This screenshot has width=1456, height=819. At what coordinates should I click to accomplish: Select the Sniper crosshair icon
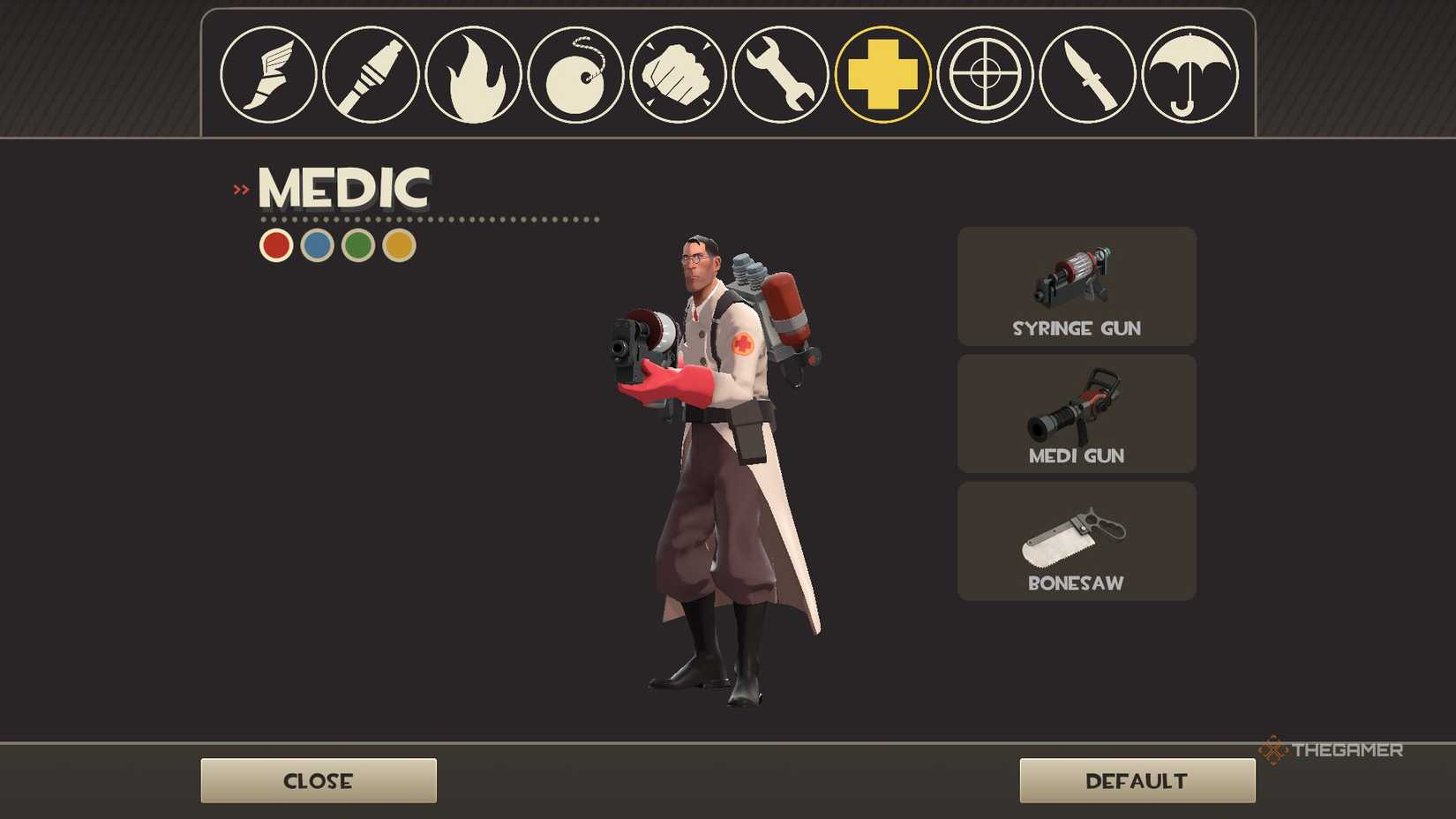click(x=985, y=76)
